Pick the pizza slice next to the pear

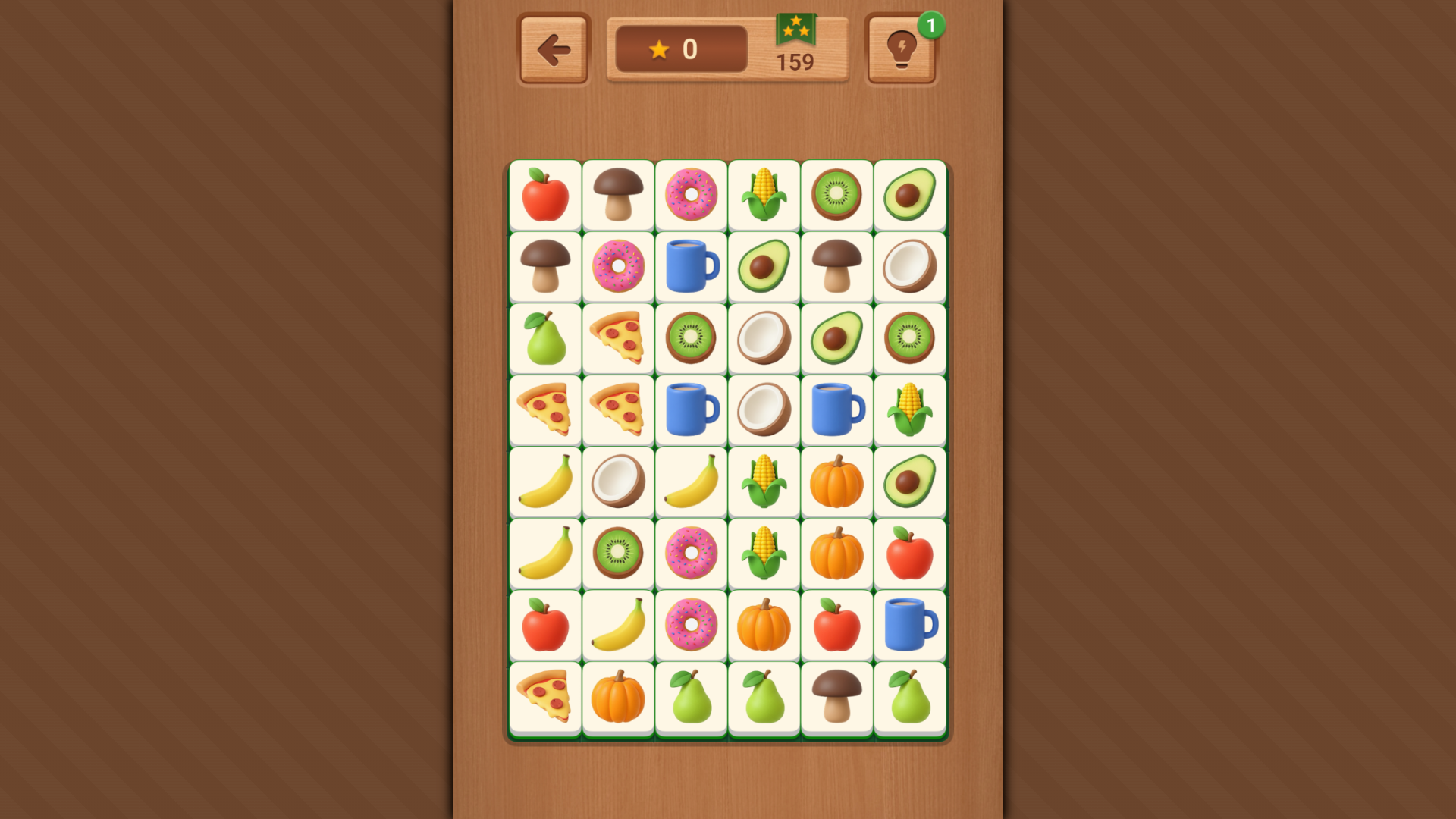tap(617, 338)
